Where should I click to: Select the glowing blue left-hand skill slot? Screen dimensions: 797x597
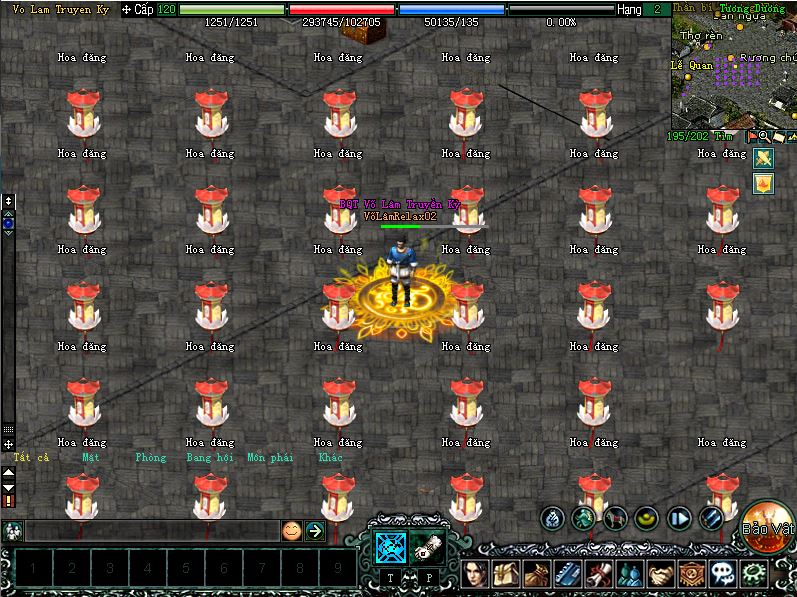(389, 547)
